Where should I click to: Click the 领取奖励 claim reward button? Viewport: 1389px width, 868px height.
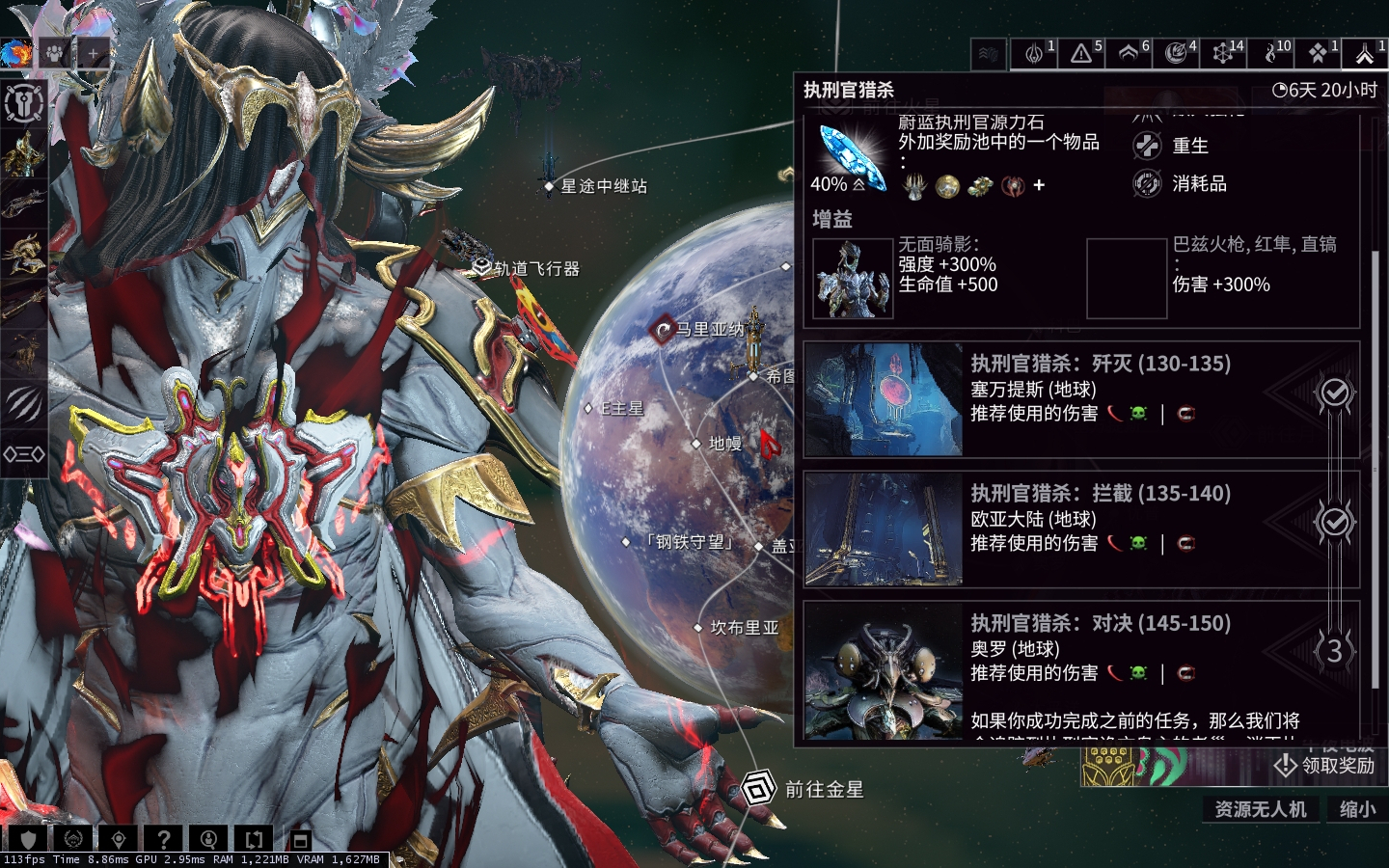click(1325, 766)
